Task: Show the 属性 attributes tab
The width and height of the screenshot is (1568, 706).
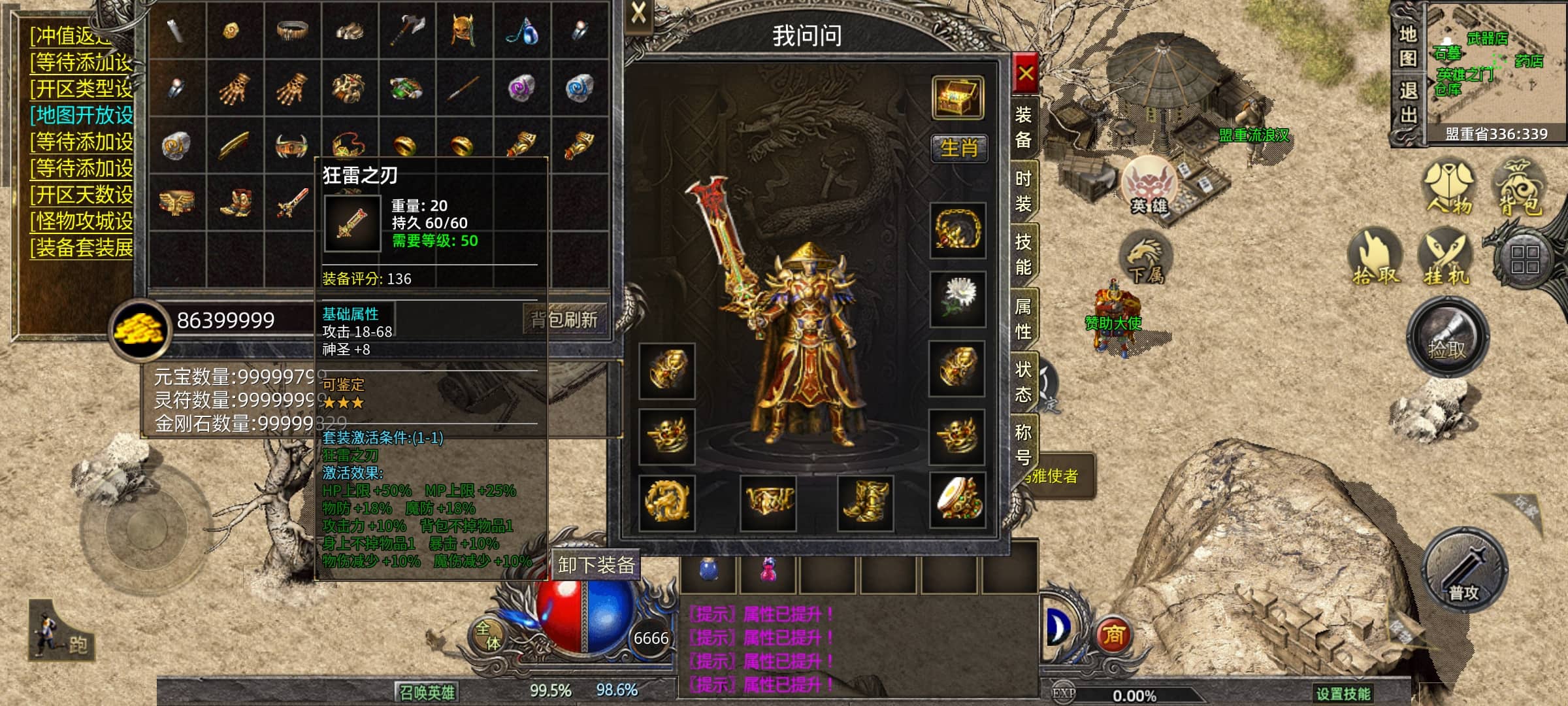Action: [x=1023, y=318]
